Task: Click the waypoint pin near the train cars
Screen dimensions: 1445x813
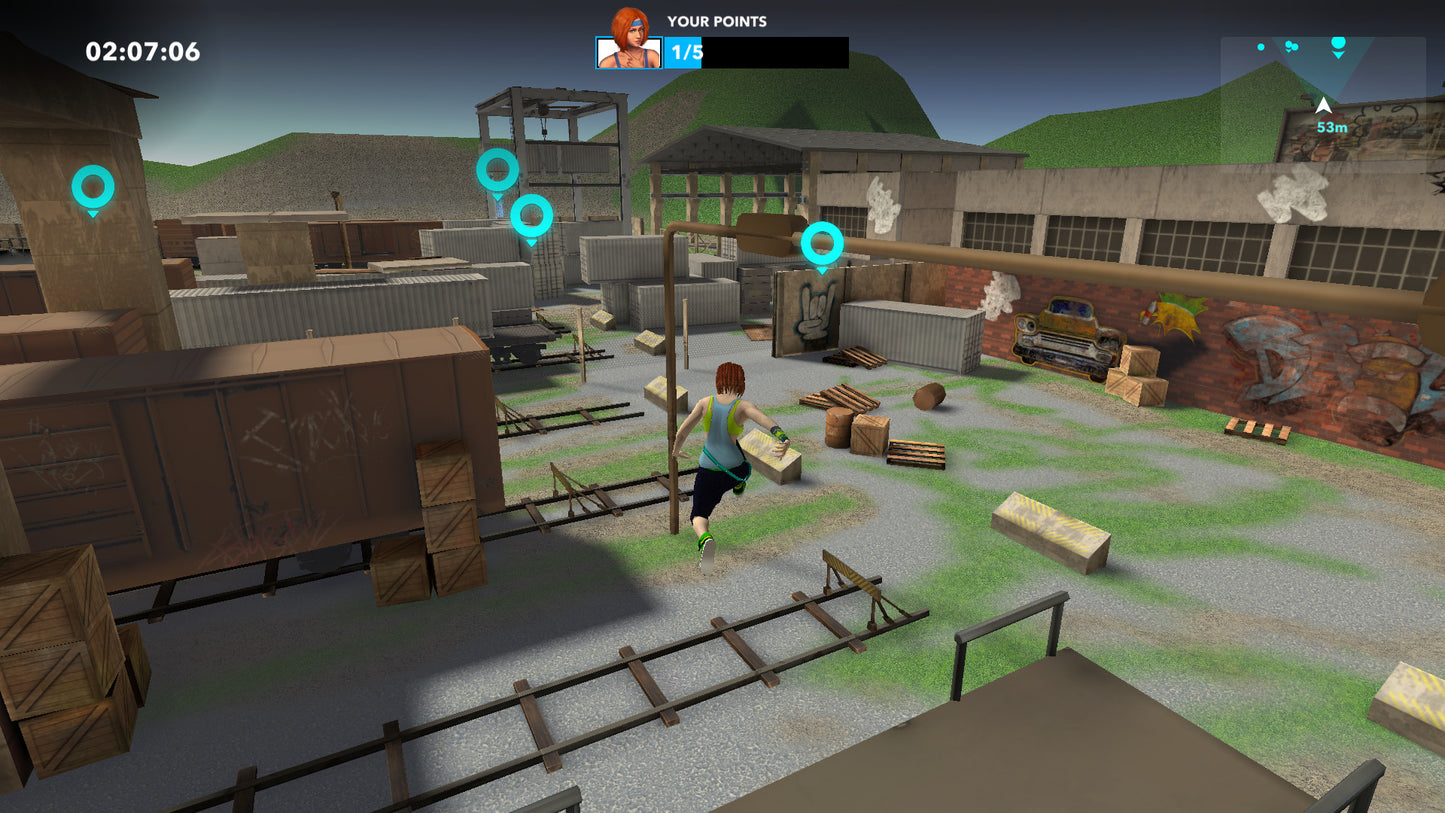Action: [x=531, y=215]
